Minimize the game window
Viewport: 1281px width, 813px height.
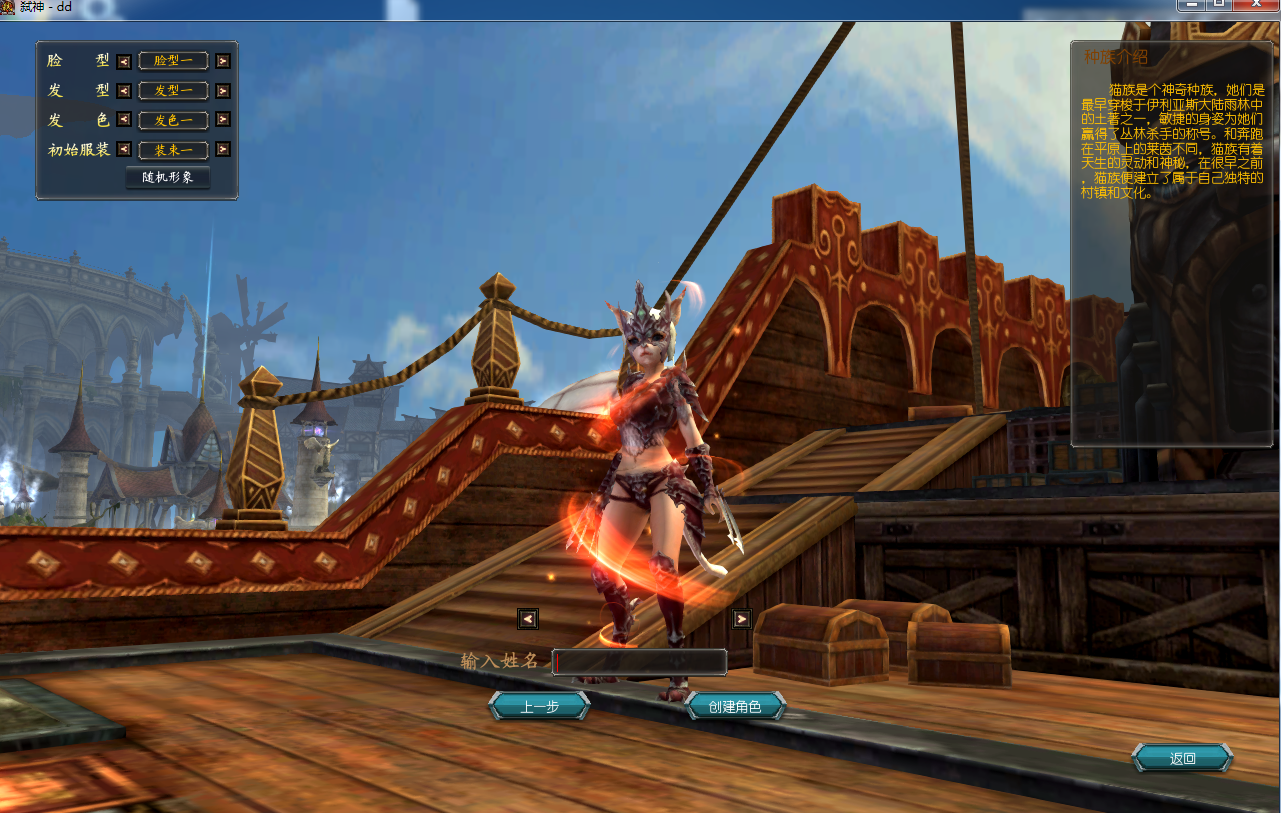(x=1189, y=5)
